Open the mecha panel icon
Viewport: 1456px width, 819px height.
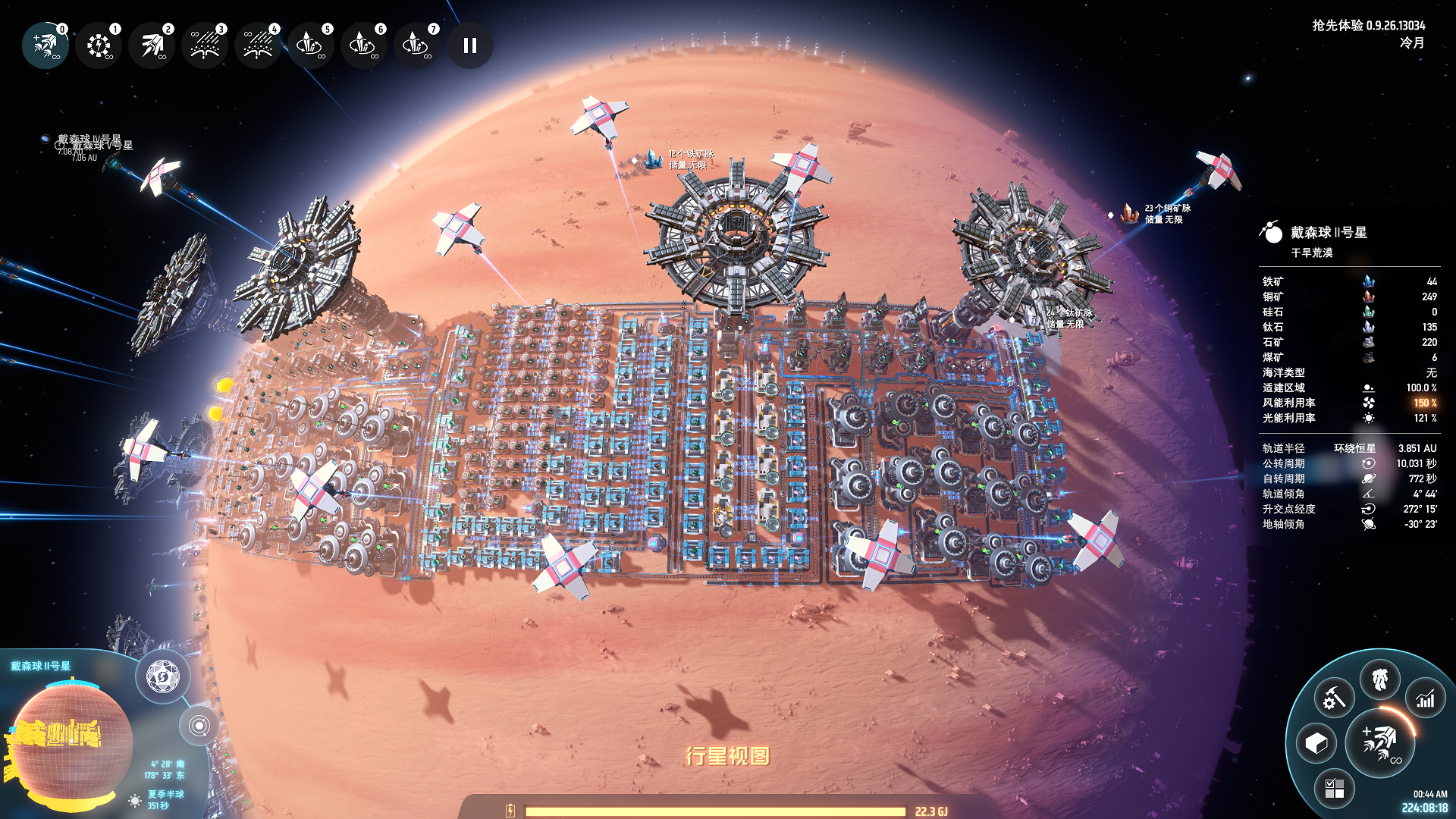click(1380, 679)
